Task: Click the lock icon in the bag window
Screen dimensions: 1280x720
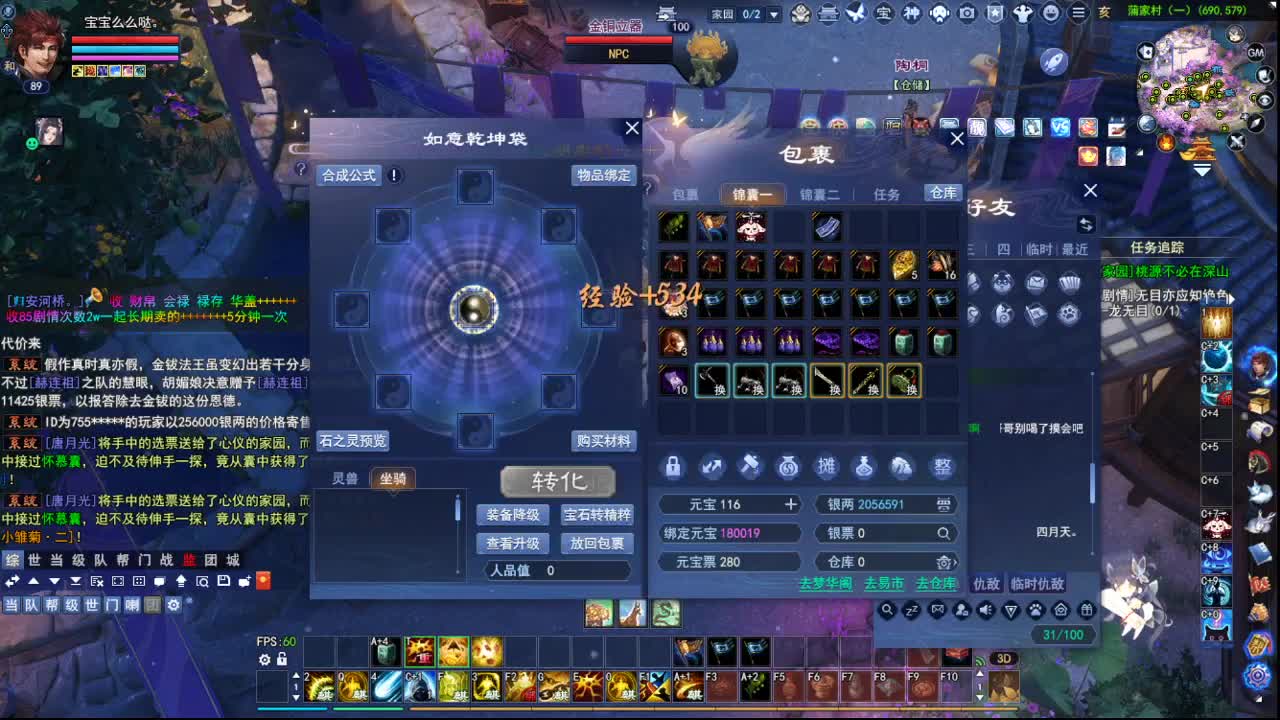Action: (672, 466)
